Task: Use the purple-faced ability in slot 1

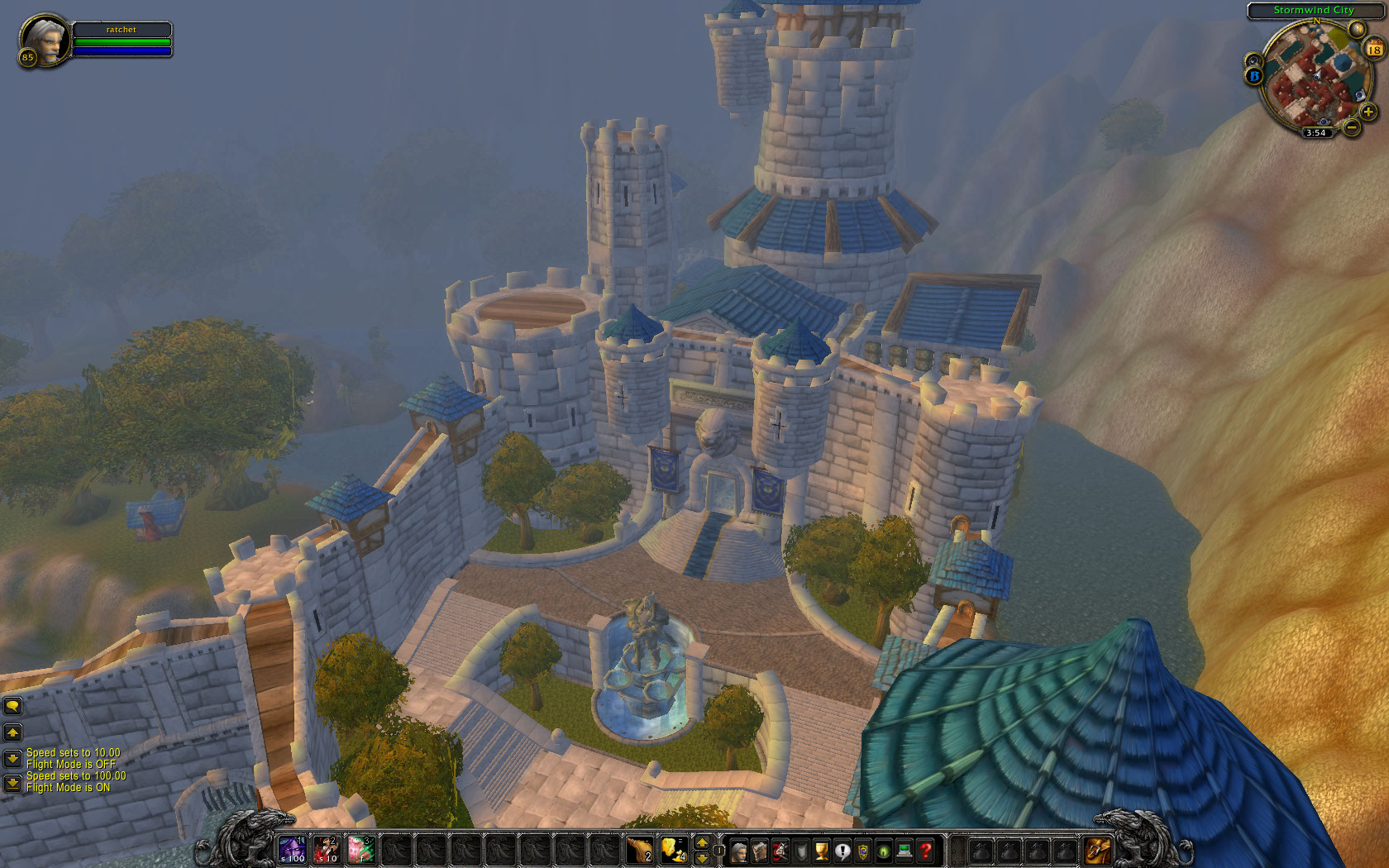Action: (292, 849)
